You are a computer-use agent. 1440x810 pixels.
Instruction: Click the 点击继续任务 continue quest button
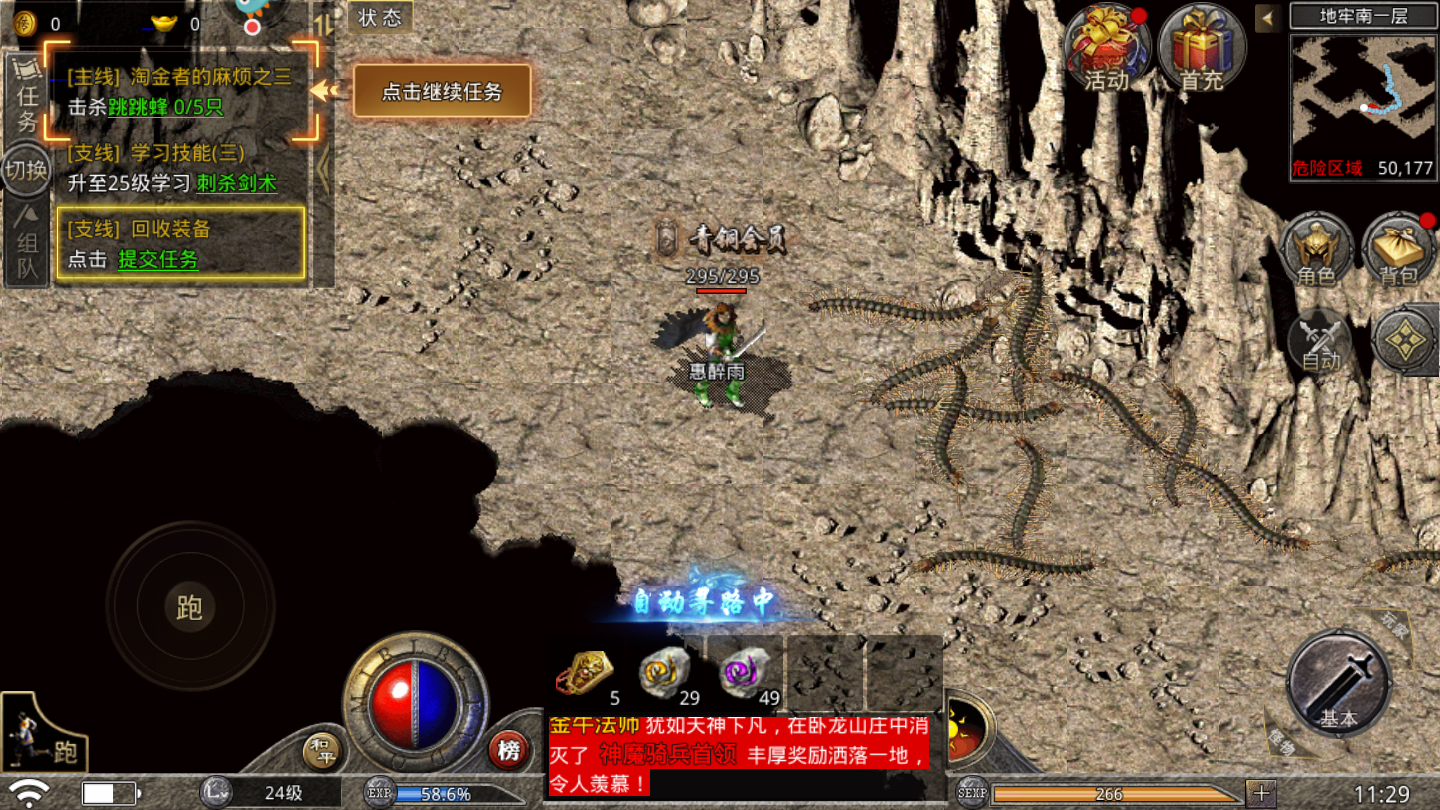pyautogui.click(x=441, y=92)
